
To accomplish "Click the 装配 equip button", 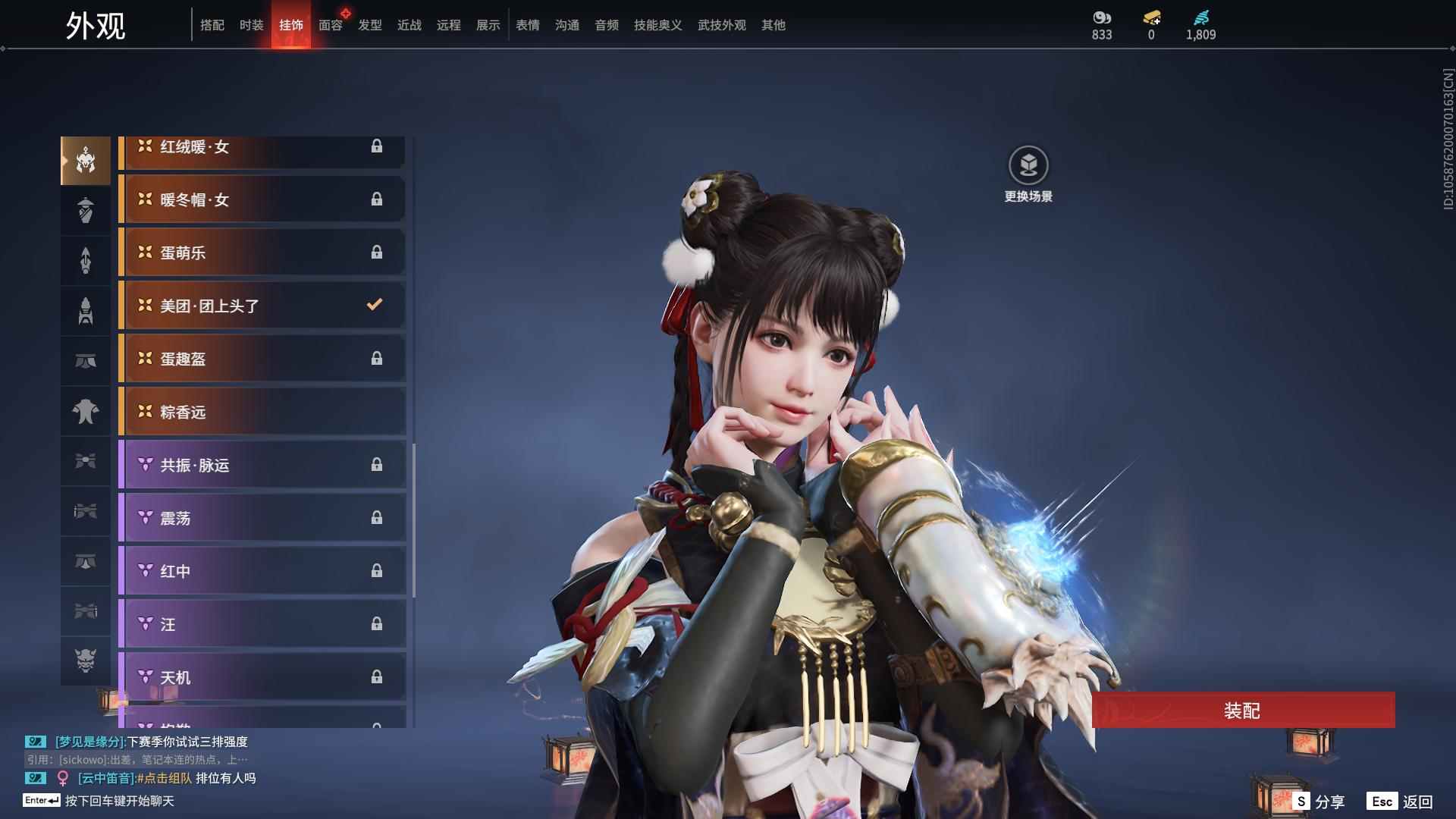I will coord(1242,711).
